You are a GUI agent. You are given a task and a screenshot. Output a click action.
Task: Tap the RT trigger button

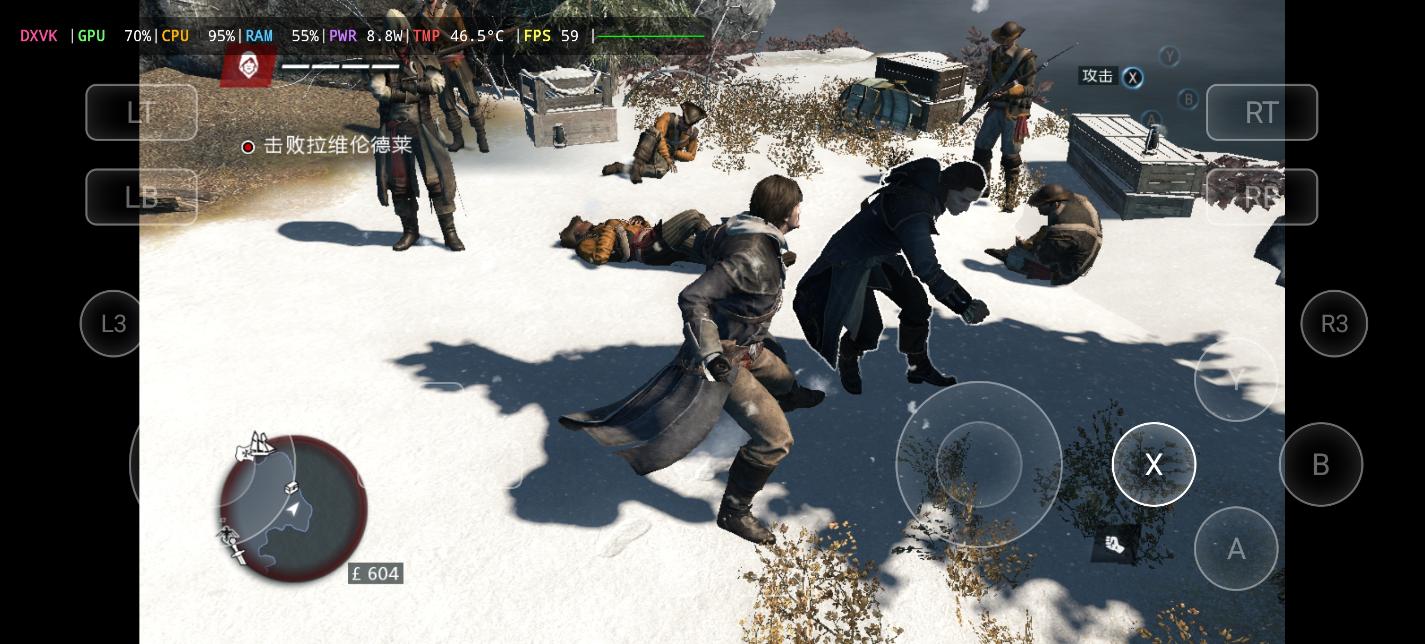(x=1261, y=112)
